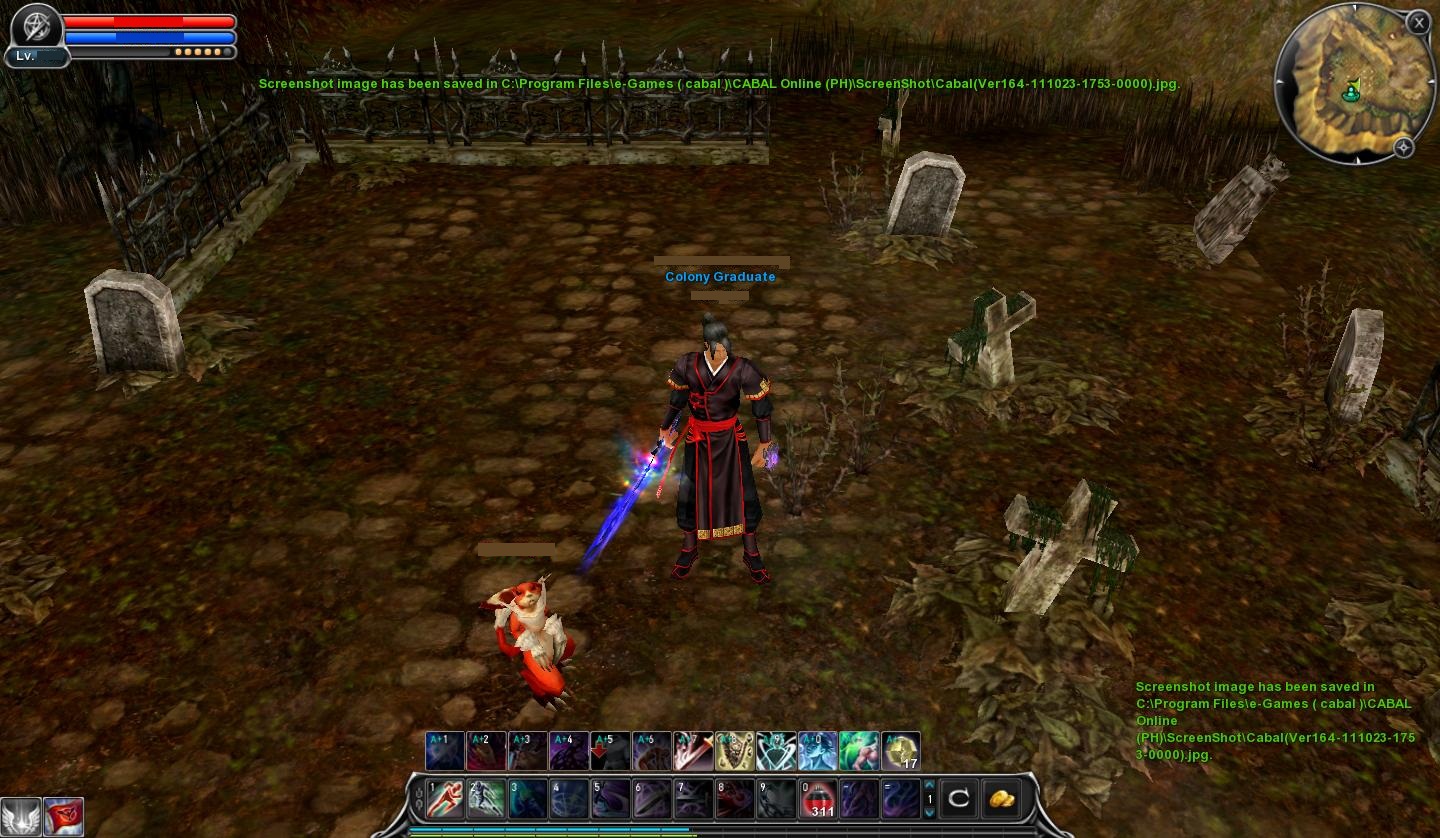Activate the red running-figure dash skill
The image size is (1440, 838).
(x=445, y=800)
